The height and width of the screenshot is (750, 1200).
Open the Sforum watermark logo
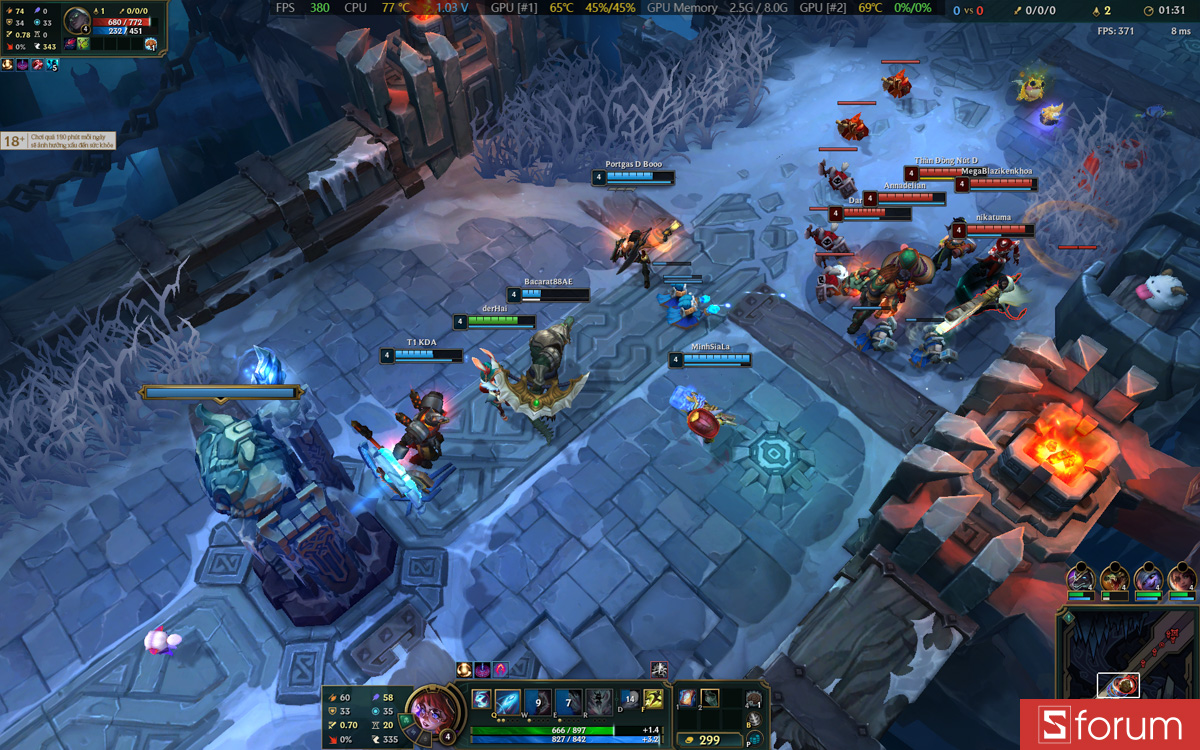1109,725
